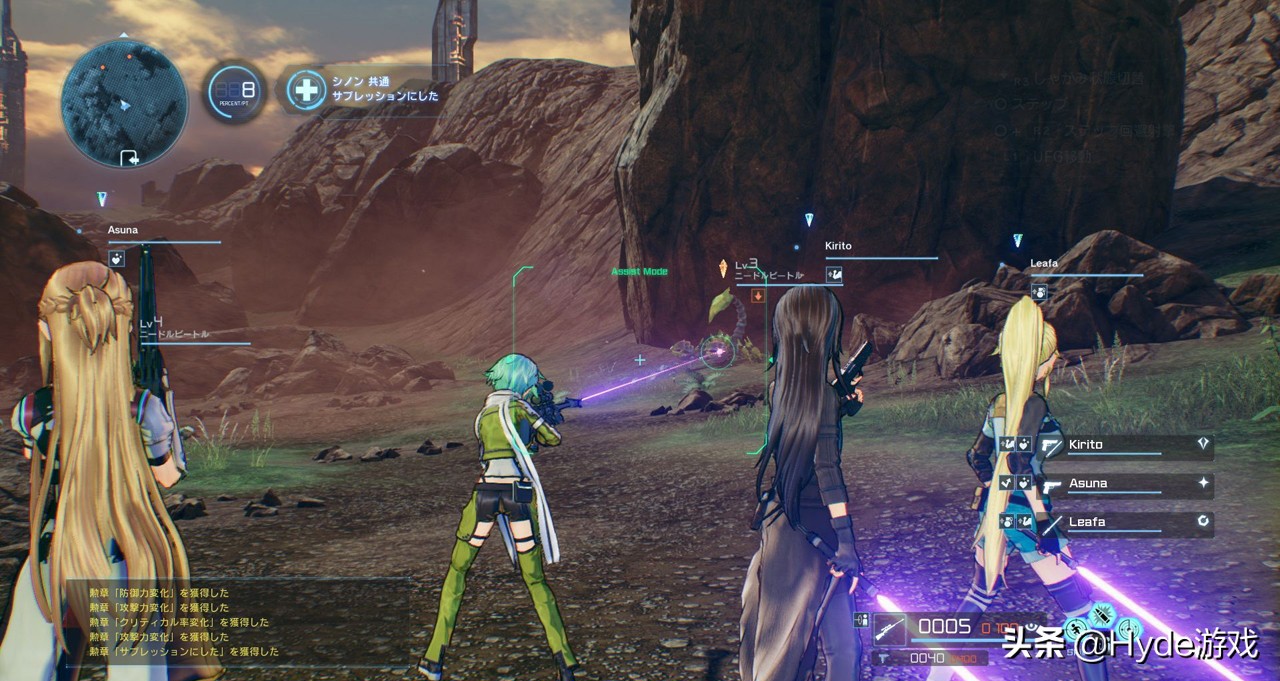Click the diamond status icon beside Kirito

1203,442
